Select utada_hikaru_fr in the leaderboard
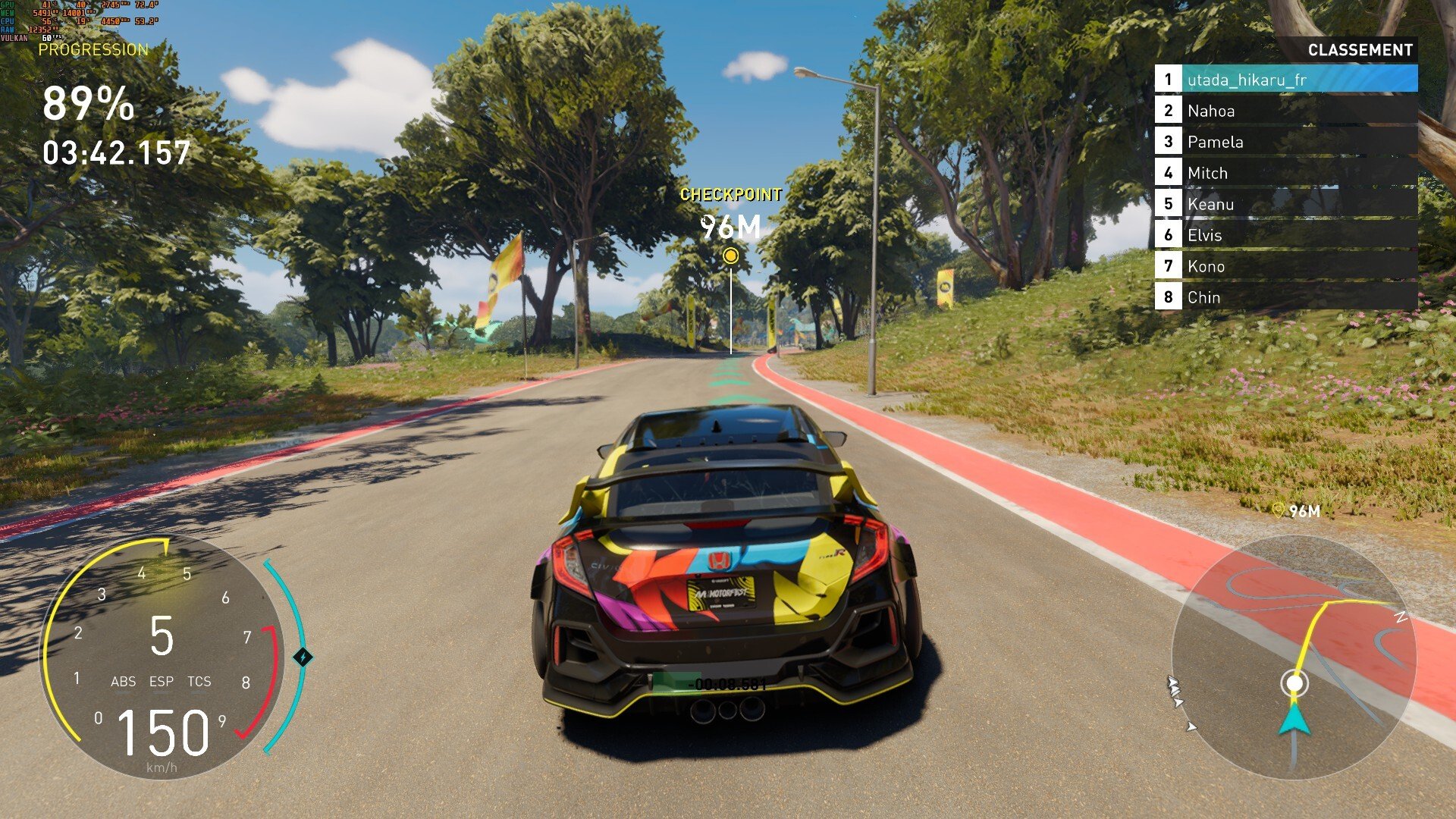Image resolution: width=1456 pixels, height=819 pixels. pyautogui.click(x=1285, y=80)
